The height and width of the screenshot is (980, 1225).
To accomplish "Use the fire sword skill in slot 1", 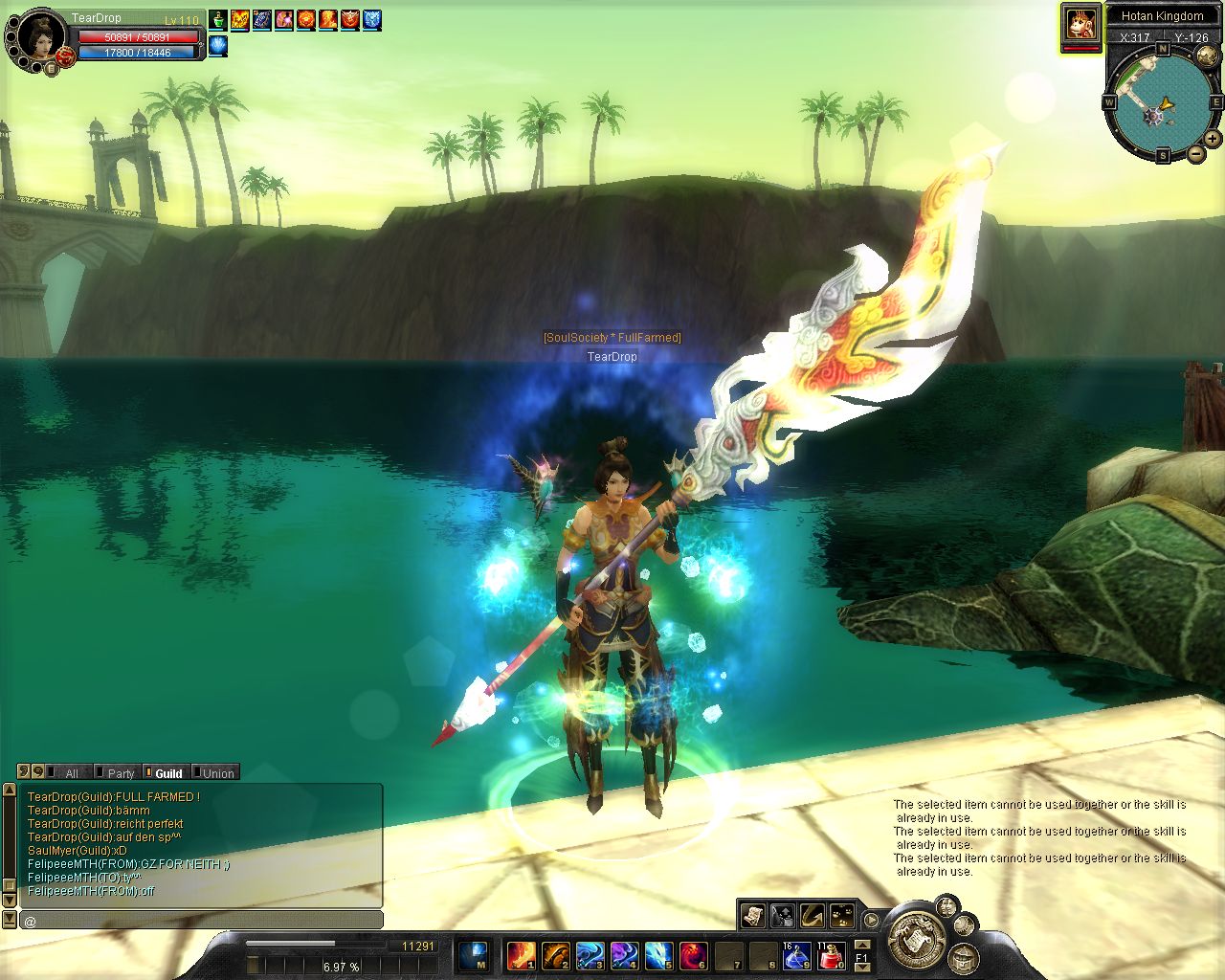I will coord(521,954).
